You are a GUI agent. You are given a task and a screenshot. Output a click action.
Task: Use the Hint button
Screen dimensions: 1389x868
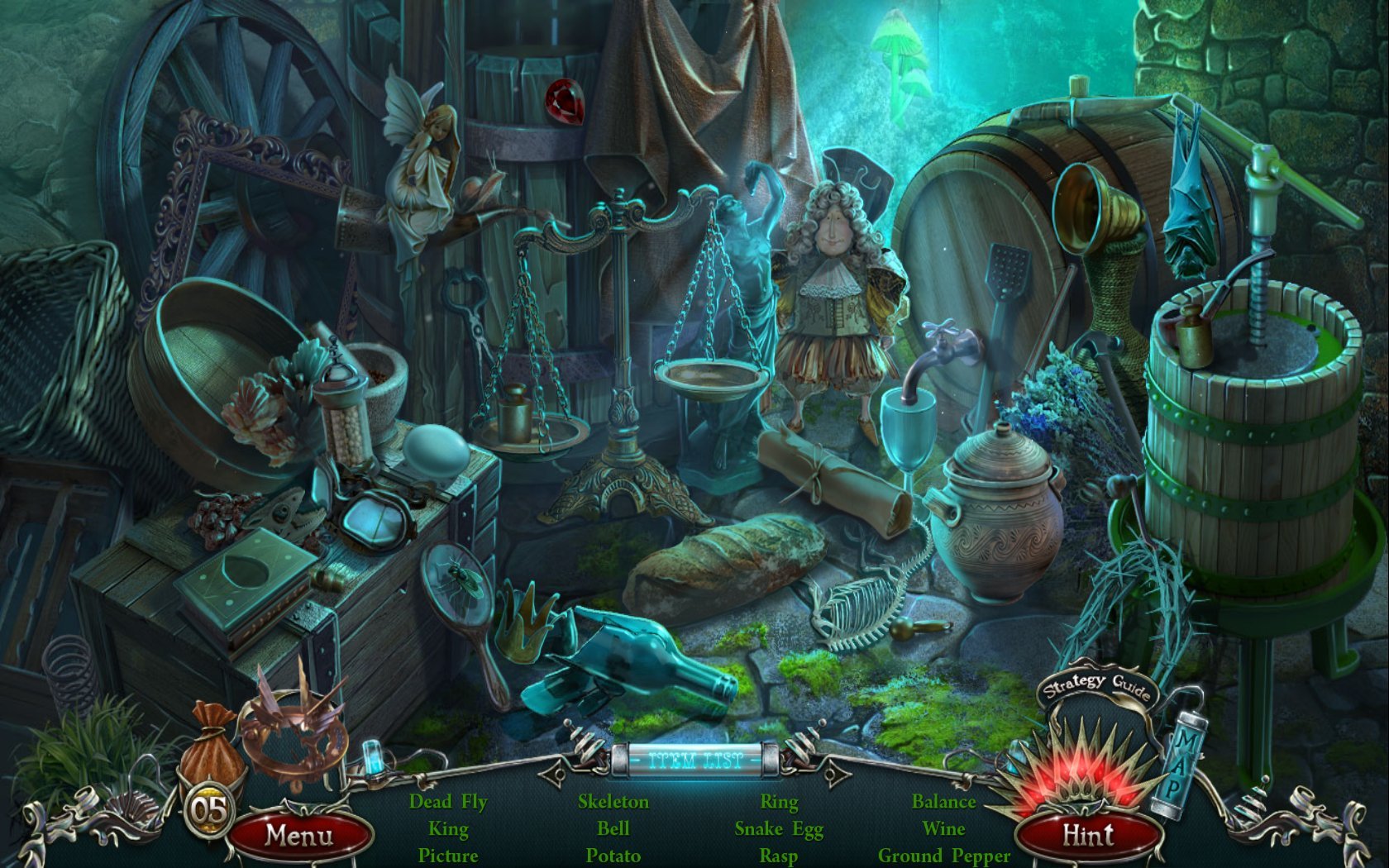point(1086,835)
